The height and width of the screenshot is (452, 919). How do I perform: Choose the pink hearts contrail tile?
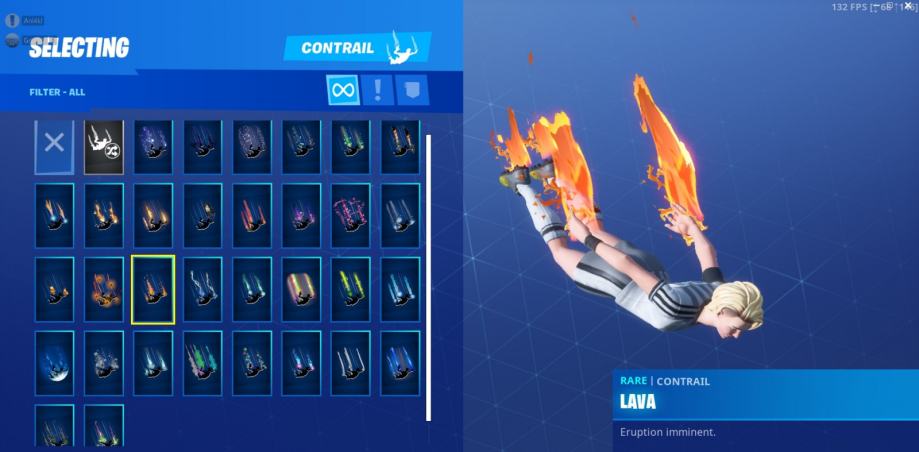[x=351, y=216]
